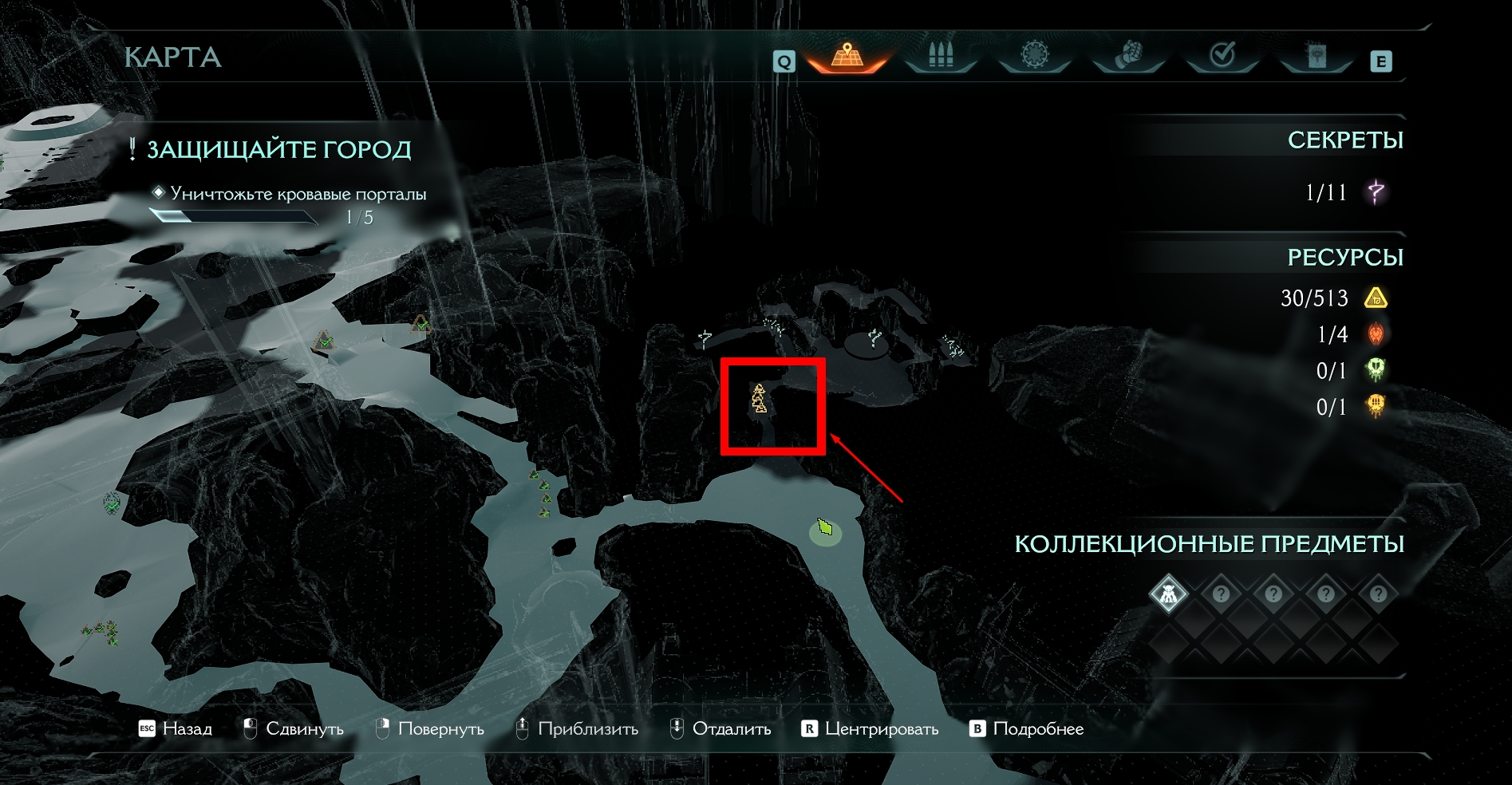Click the green player position marker
The height and width of the screenshot is (785, 1512).
825,528
